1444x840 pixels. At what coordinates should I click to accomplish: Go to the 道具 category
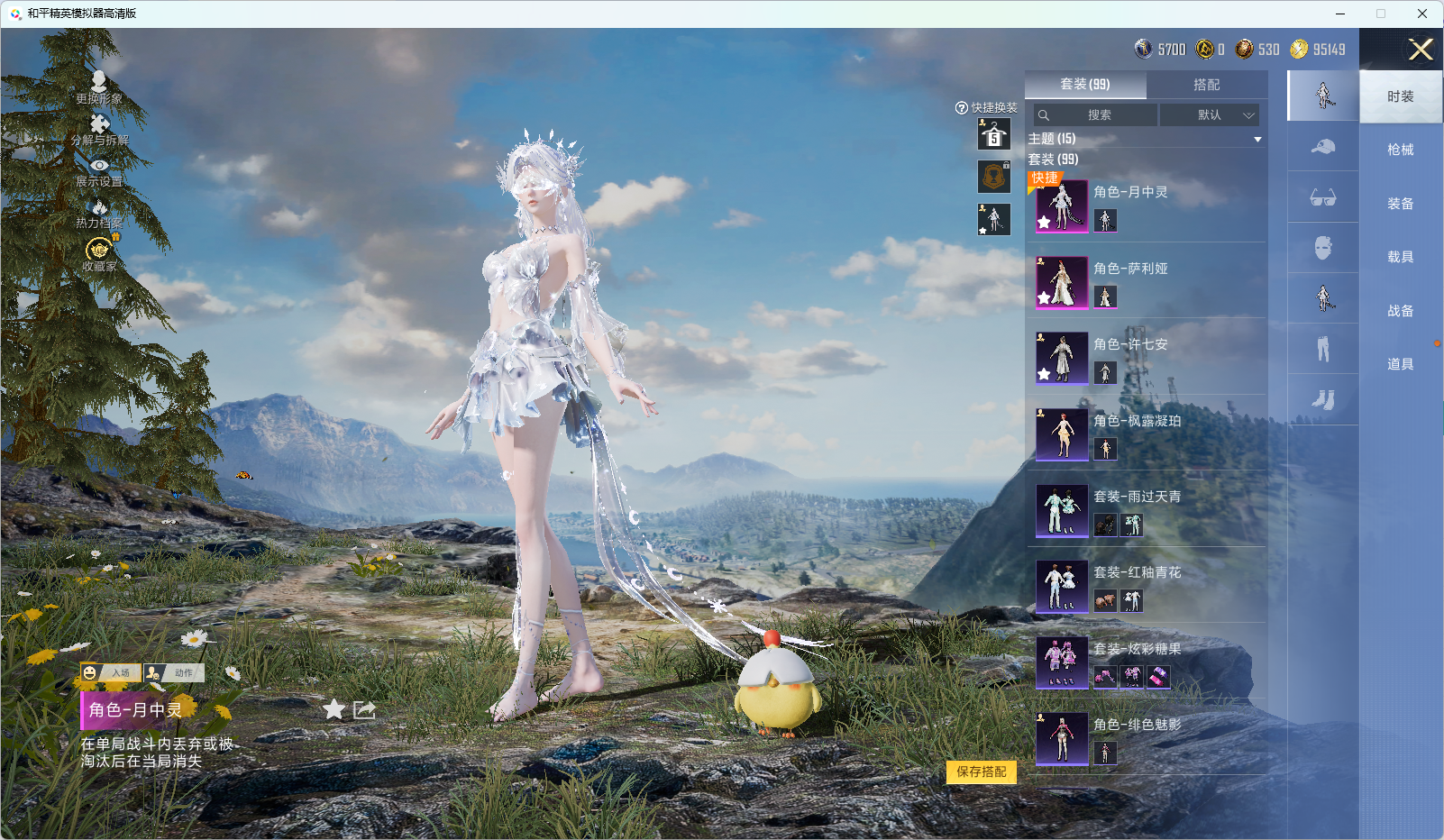click(x=1400, y=364)
